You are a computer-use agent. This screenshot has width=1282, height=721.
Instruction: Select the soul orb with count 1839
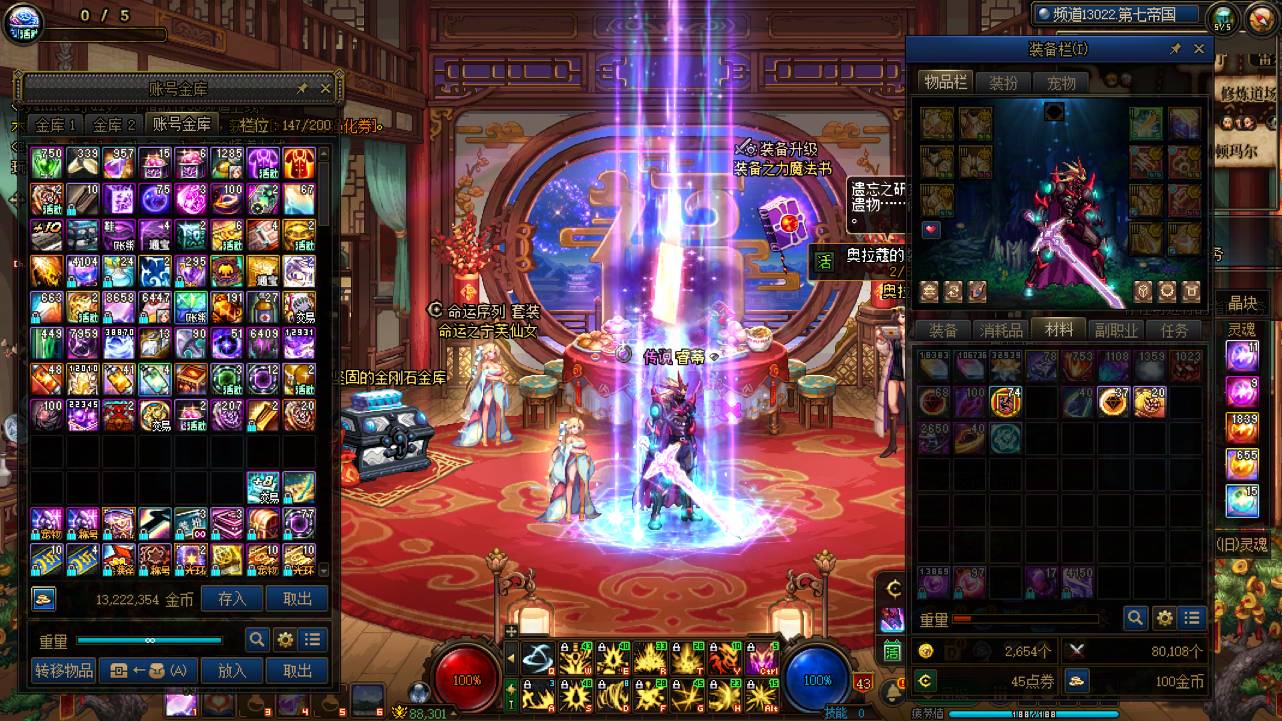click(1242, 427)
